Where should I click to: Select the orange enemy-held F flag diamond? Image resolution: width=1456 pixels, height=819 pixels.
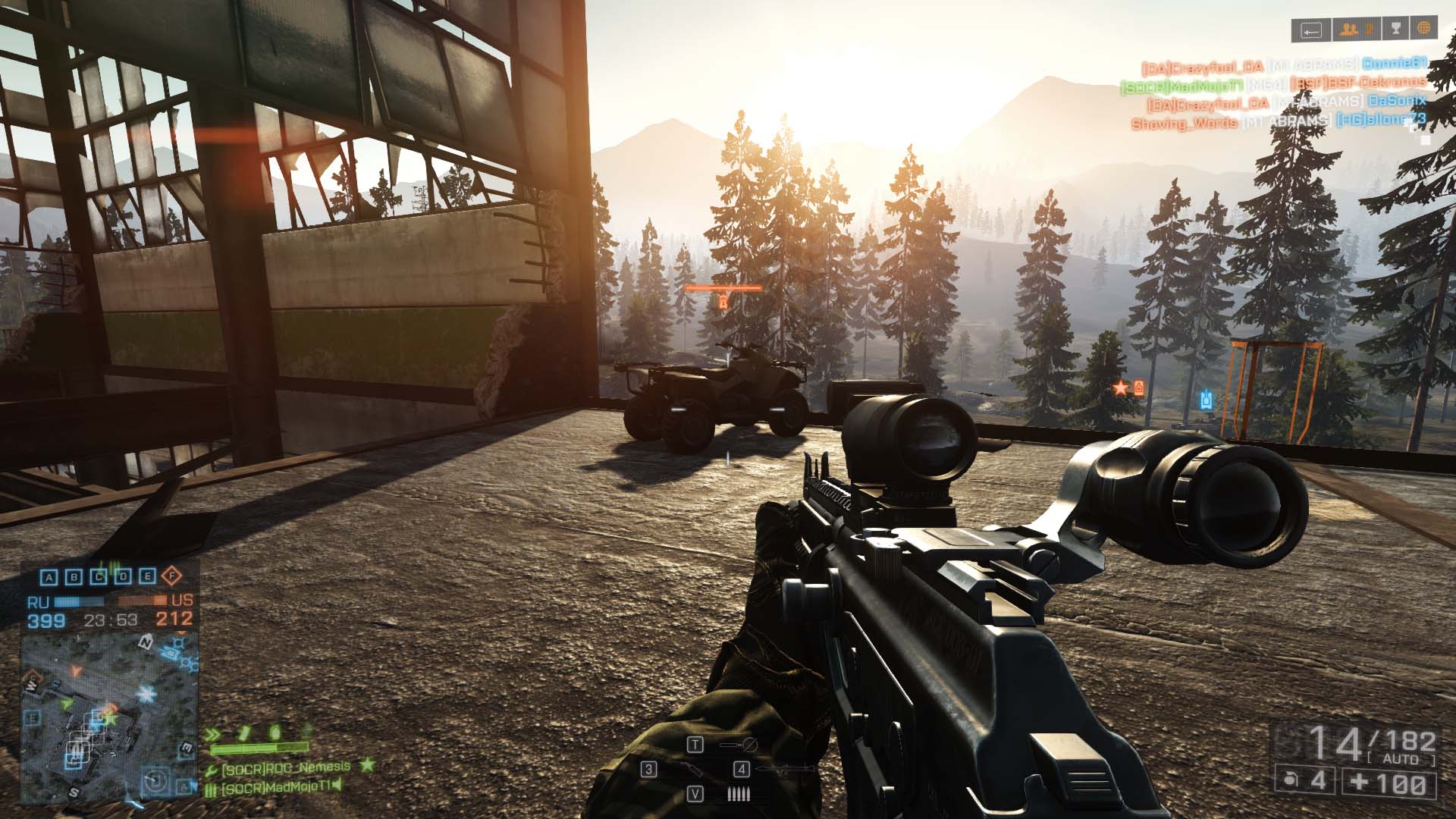point(172,576)
